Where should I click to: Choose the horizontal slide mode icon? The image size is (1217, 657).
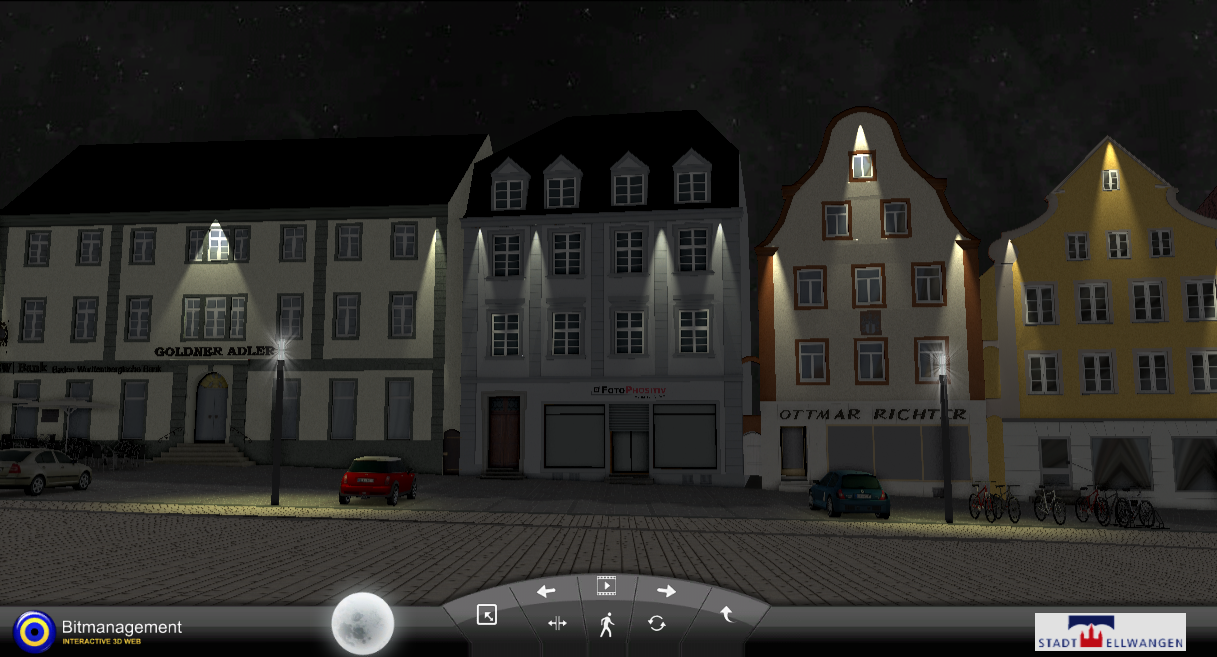[x=557, y=624]
